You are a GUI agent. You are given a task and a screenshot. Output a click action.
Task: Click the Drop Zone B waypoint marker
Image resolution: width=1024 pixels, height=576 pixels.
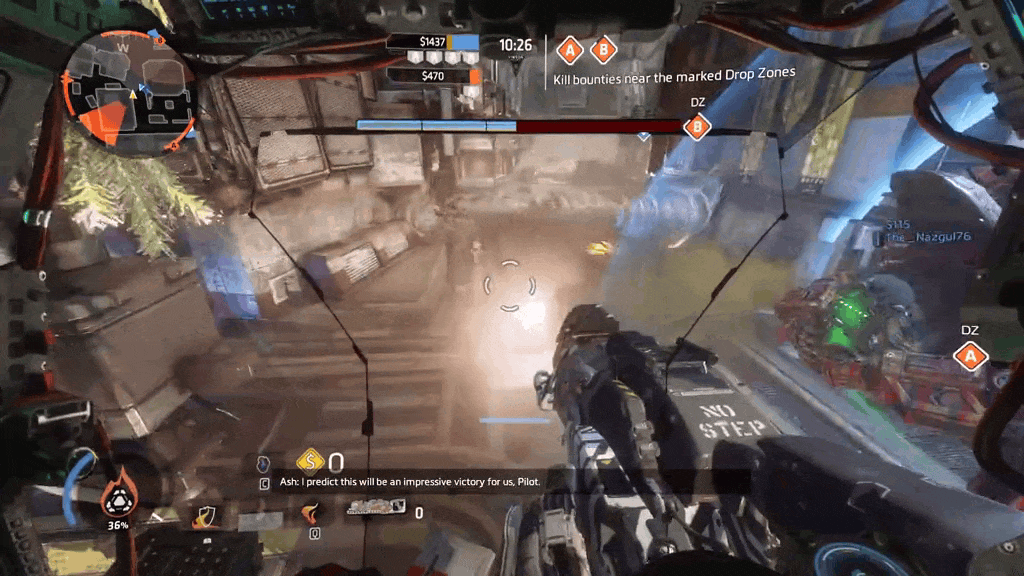pyautogui.click(x=697, y=127)
